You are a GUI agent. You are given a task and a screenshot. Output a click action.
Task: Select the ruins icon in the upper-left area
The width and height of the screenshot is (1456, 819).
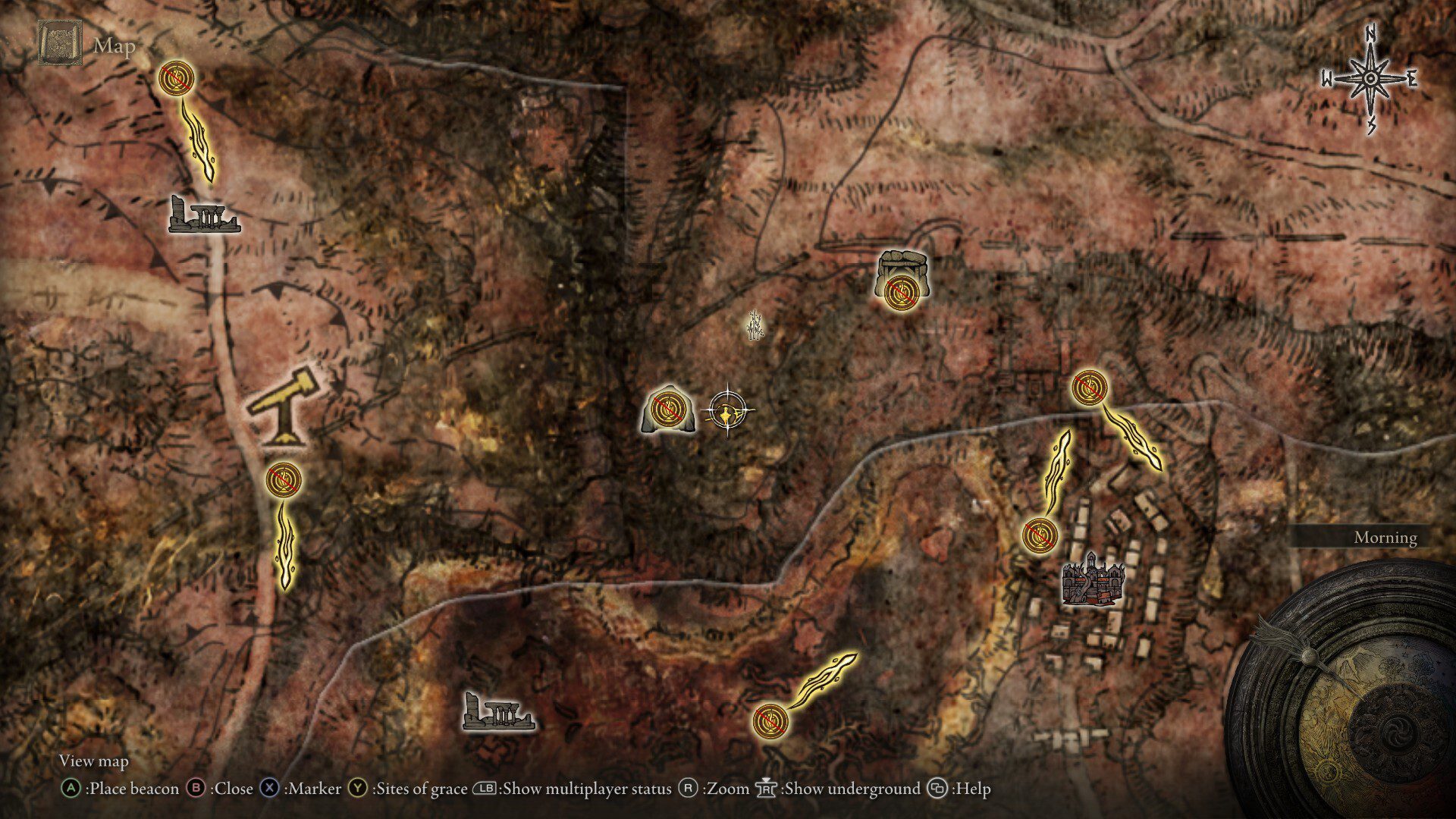tap(203, 215)
